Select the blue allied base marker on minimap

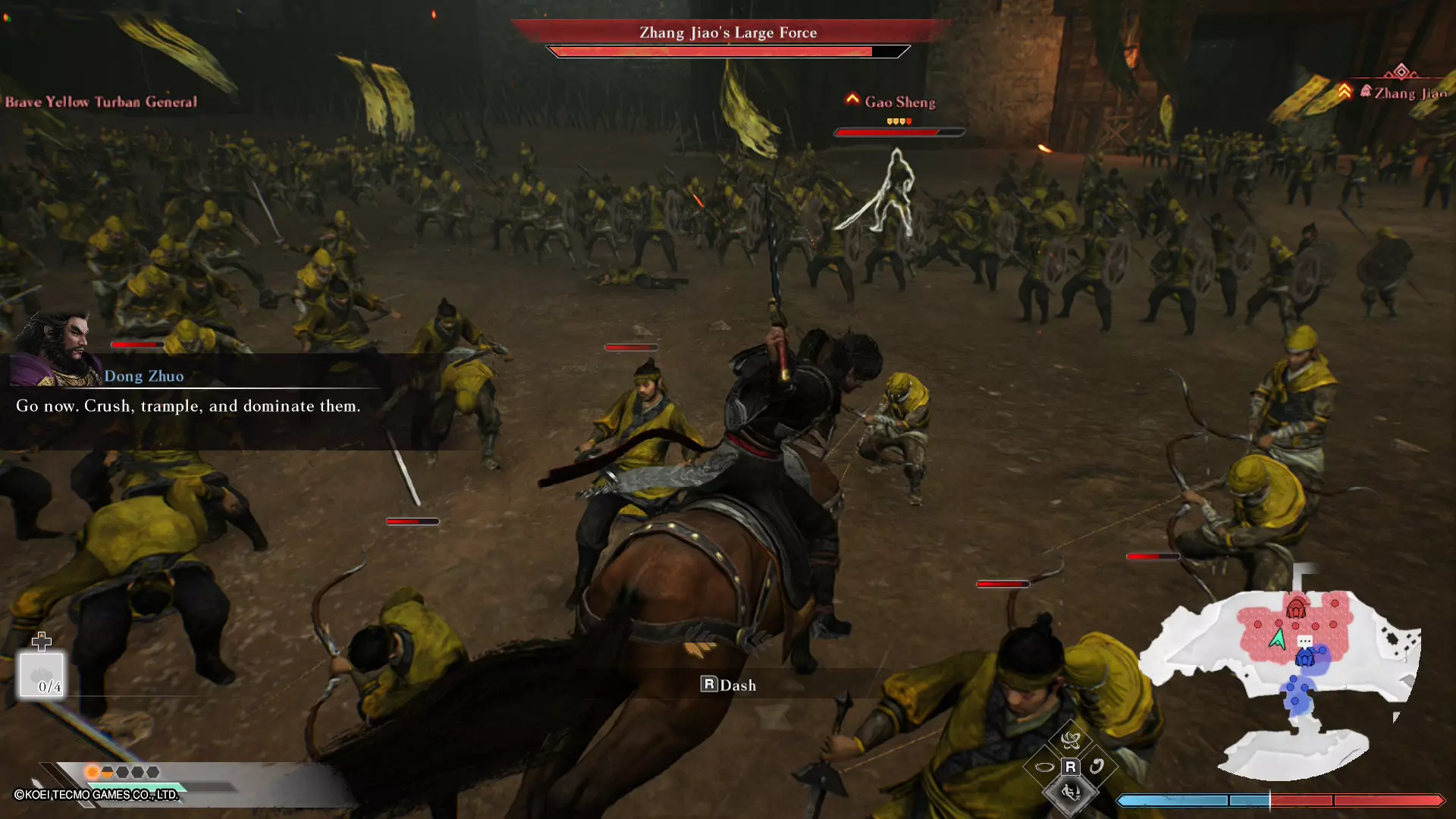(x=1304, y=659)
